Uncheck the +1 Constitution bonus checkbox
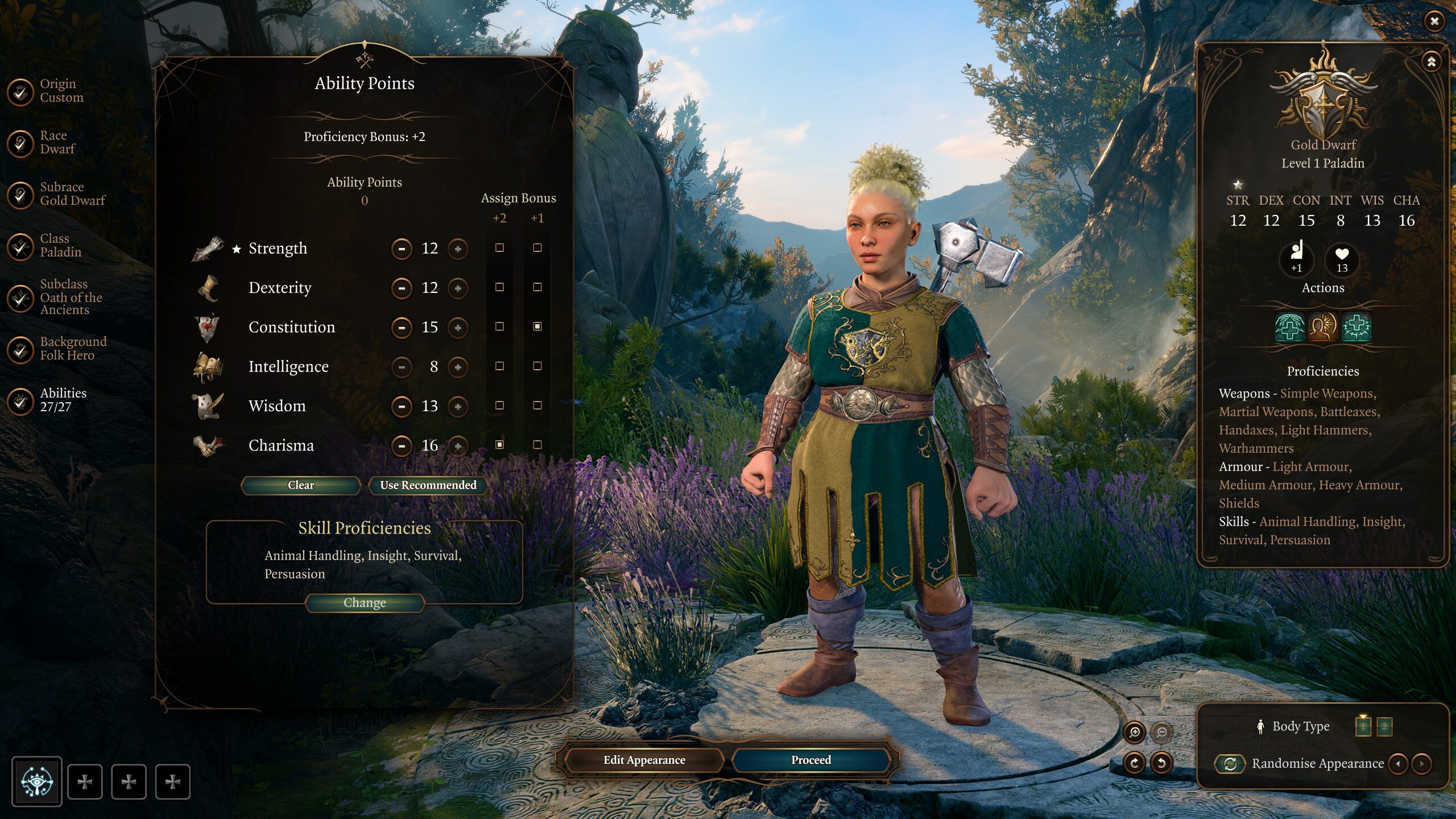1456x819 pixels. [537, 327]
